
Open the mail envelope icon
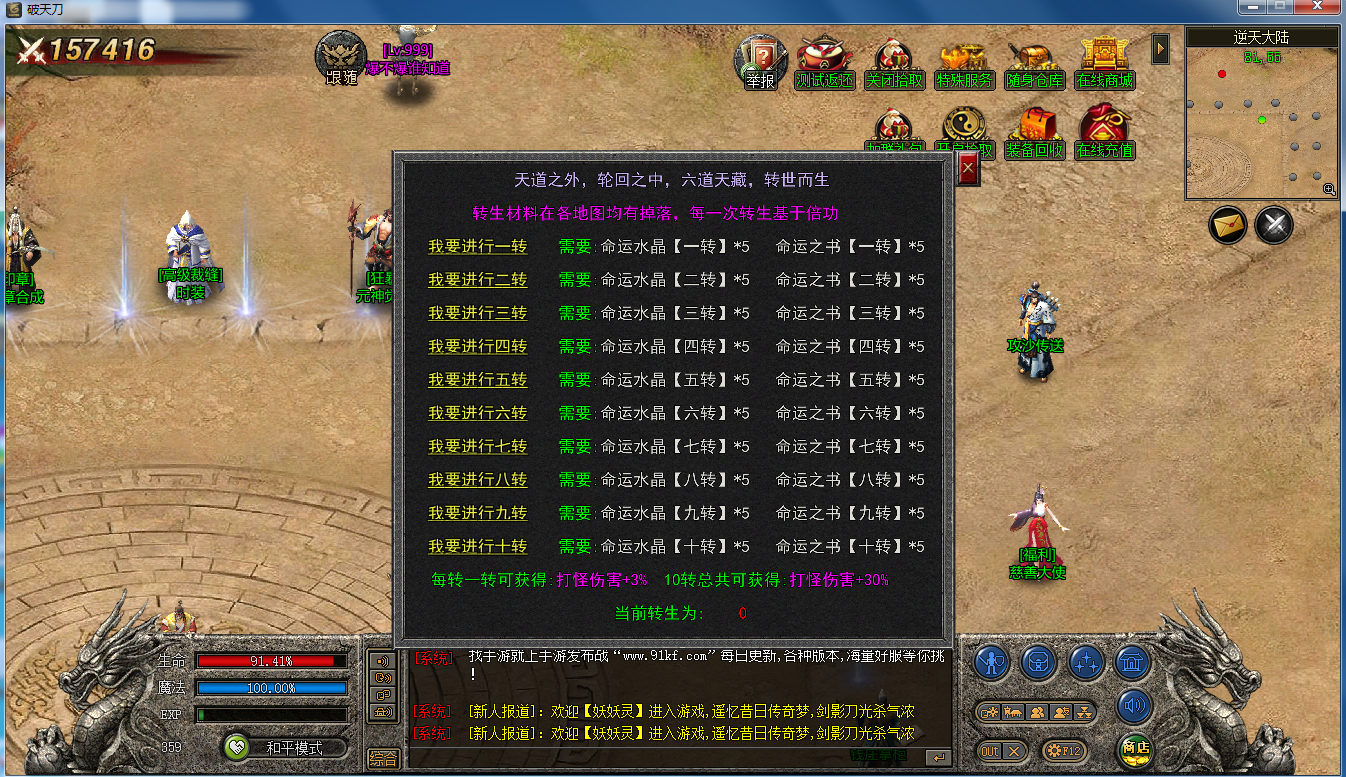[1227, 225]
